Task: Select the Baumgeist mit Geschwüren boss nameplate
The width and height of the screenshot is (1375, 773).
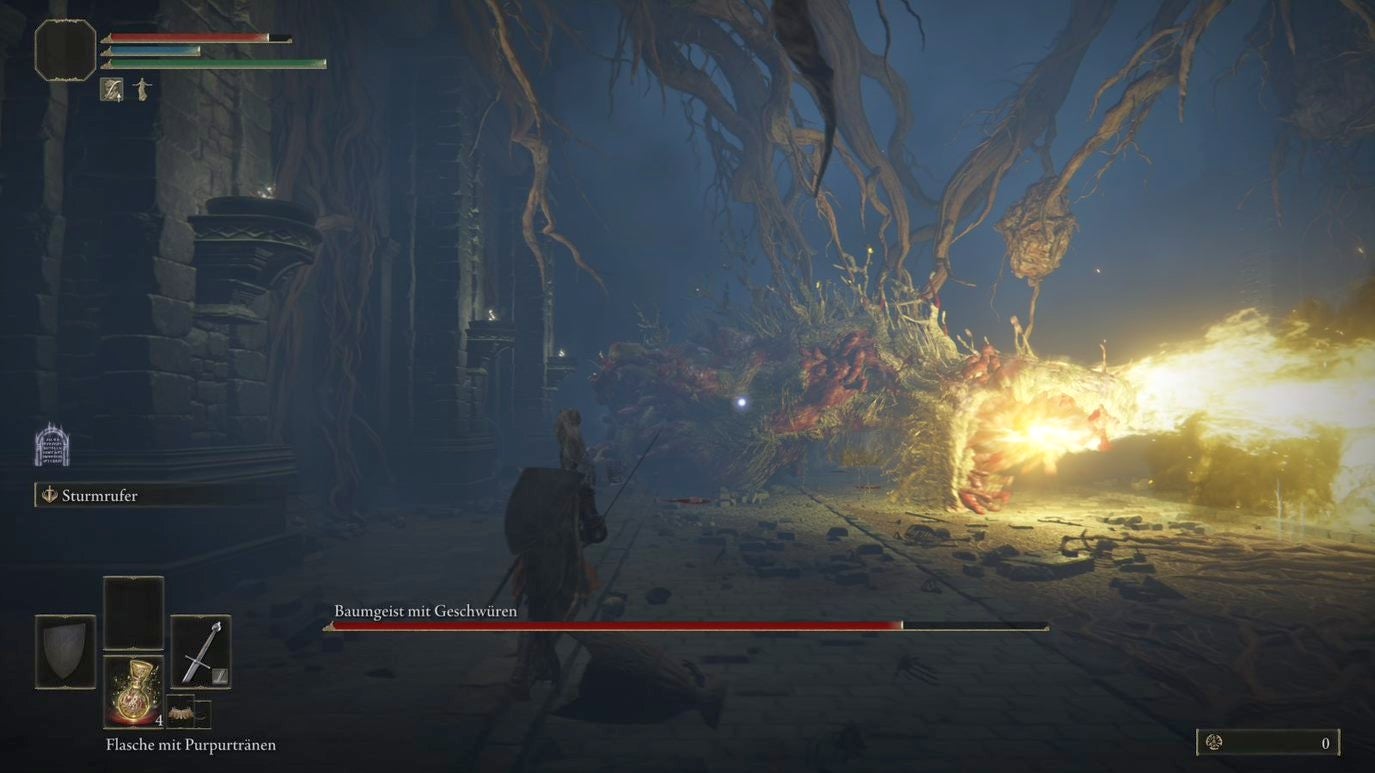Action: pos(426,610)
